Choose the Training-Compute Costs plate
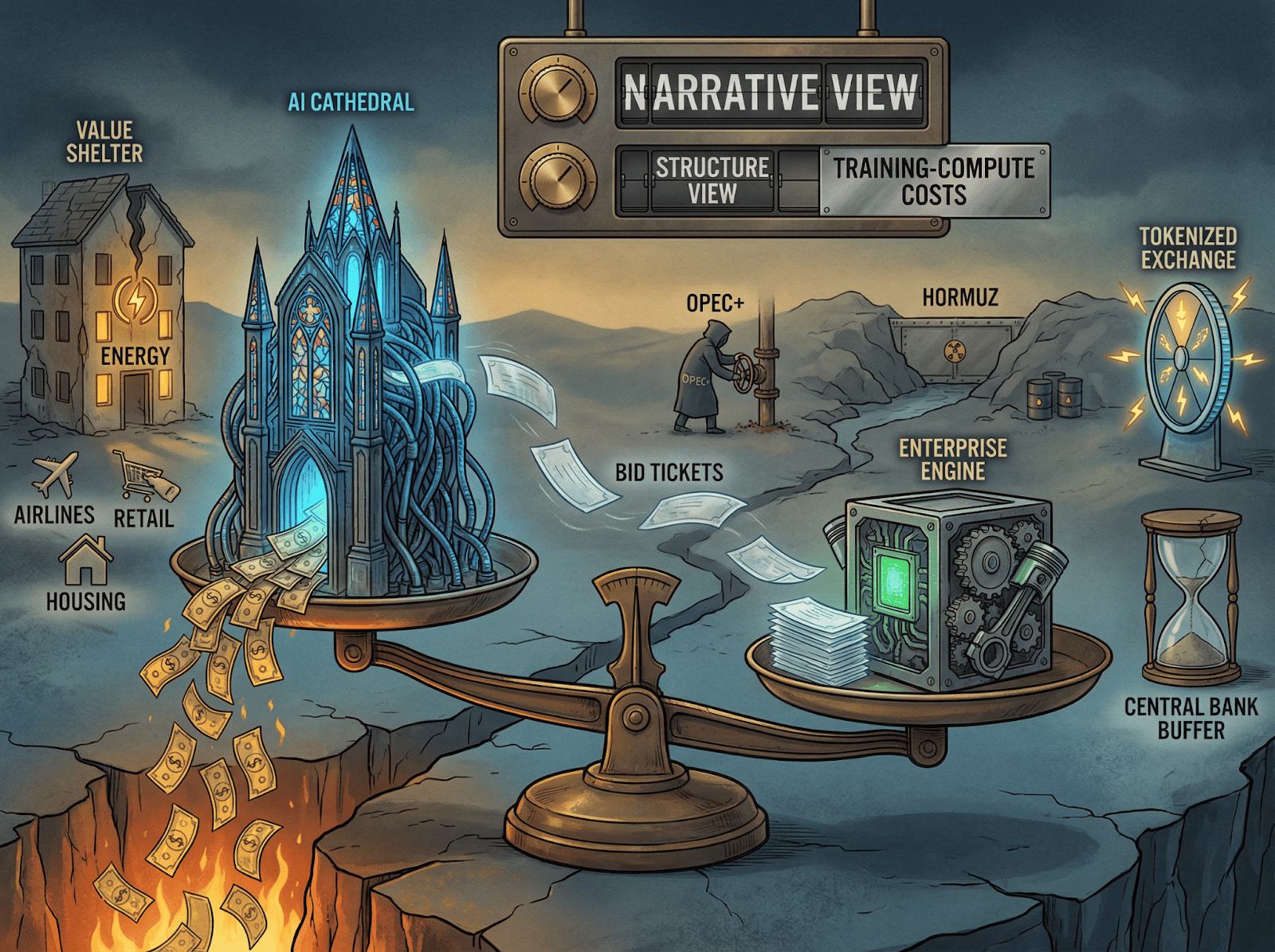 click(934, 181)
